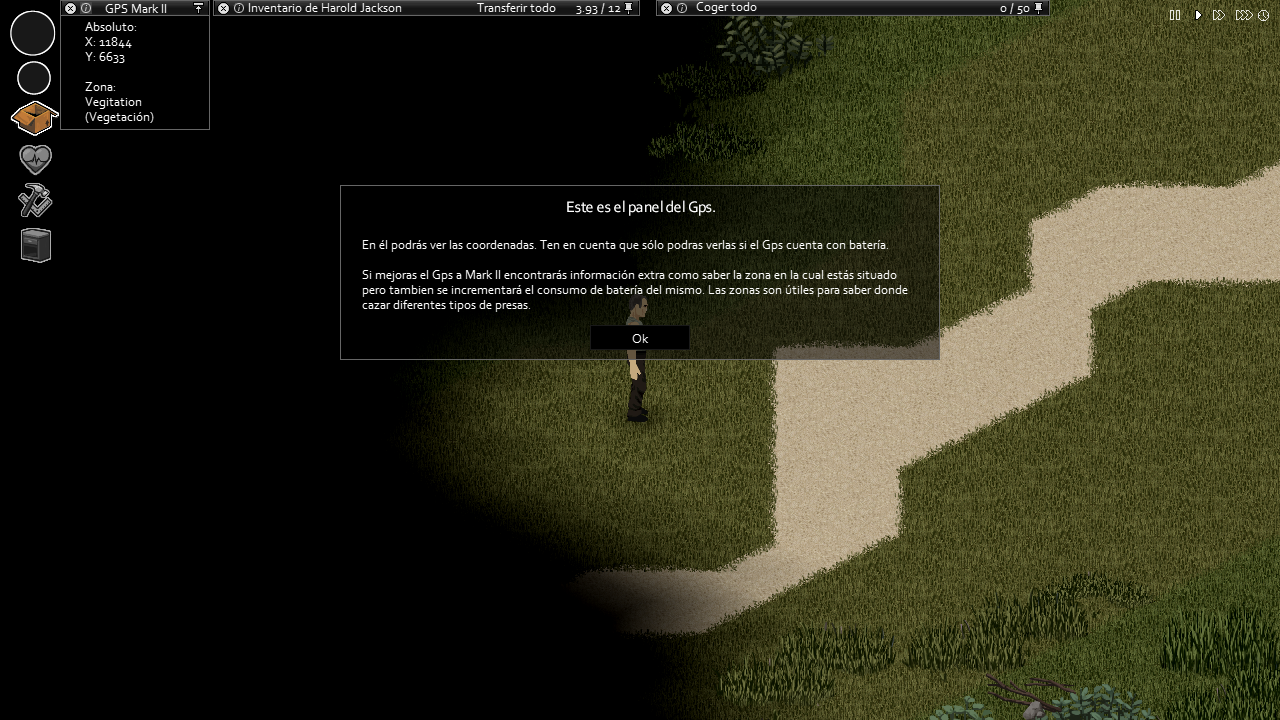This screenshot has width=1280, height=720.
Task: Open the furnace crafting icon
Action: [x=33, y=245]
